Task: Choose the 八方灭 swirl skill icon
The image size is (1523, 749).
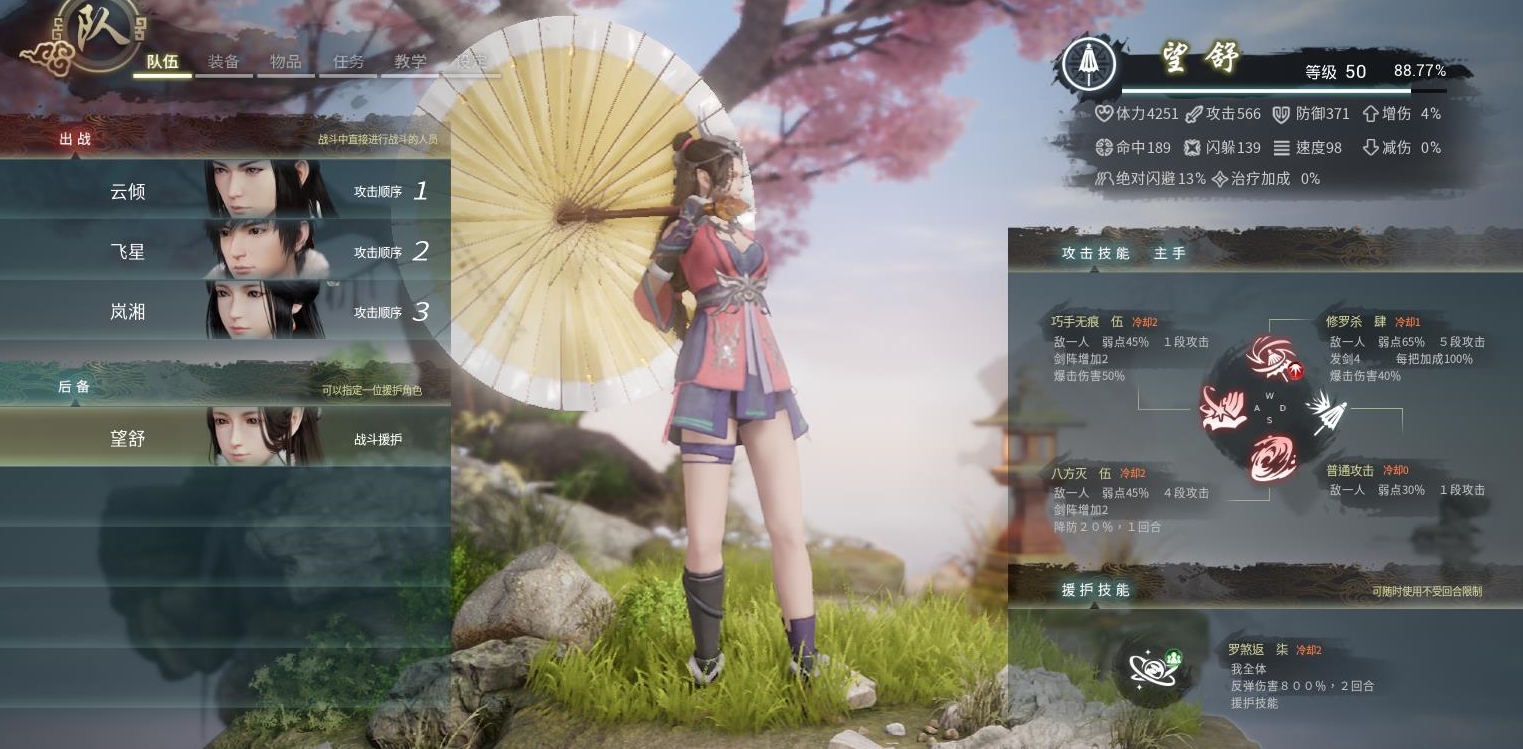Action: pyautogui.click(x=1272, y=458)
